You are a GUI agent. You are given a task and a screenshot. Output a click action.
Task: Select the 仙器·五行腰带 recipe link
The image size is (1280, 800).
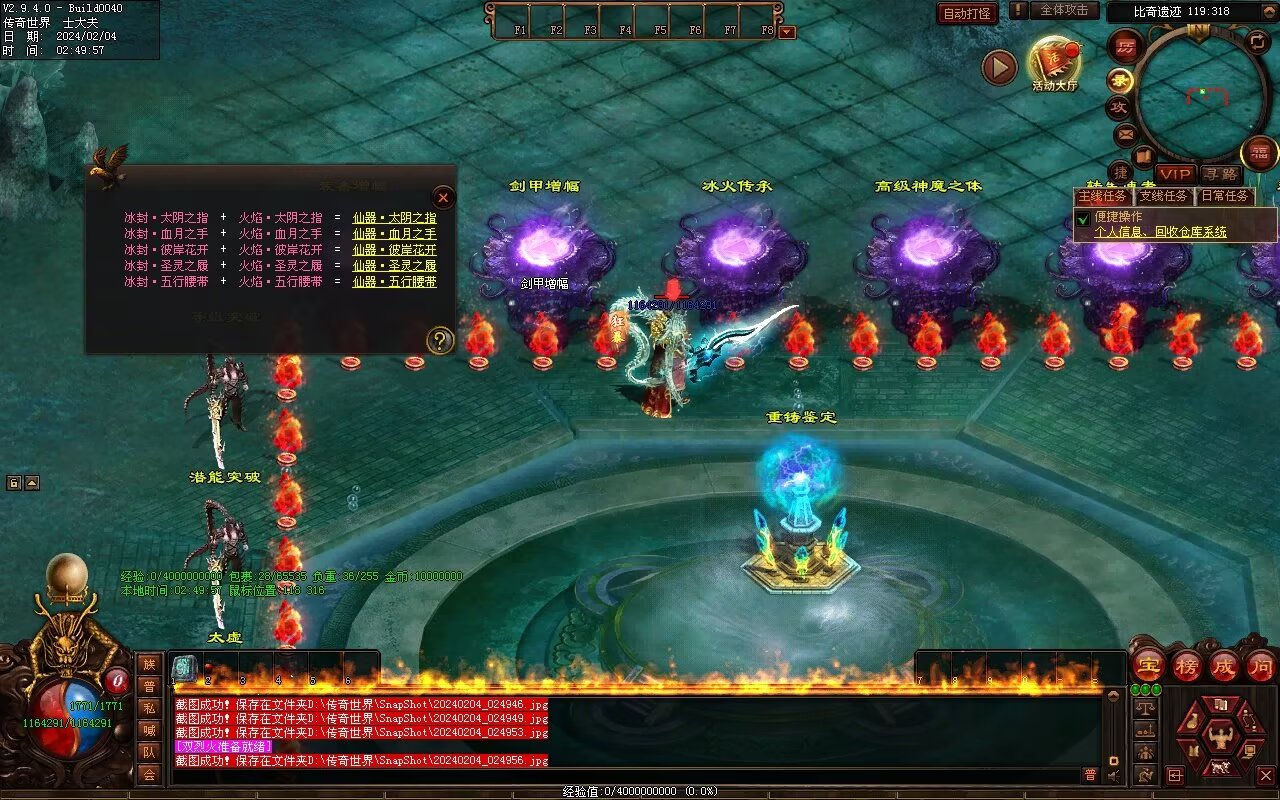394,282
